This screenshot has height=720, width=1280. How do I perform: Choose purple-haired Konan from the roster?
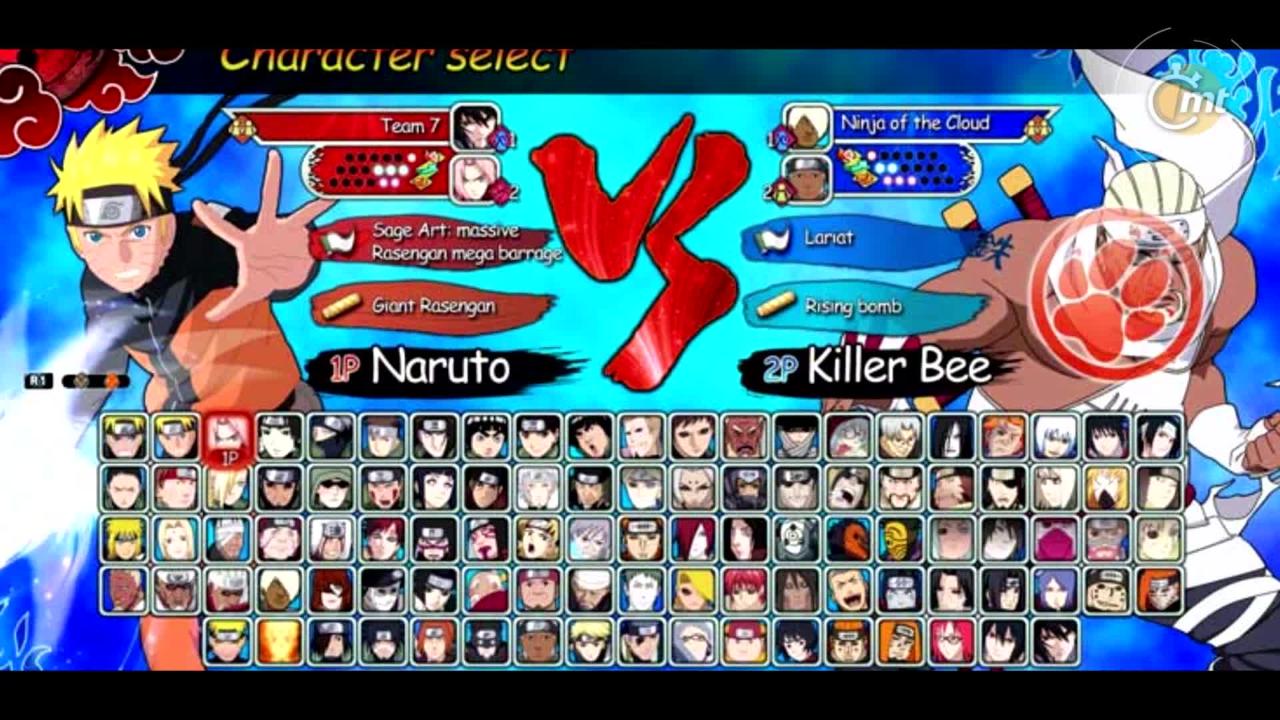click(1055, 590)
